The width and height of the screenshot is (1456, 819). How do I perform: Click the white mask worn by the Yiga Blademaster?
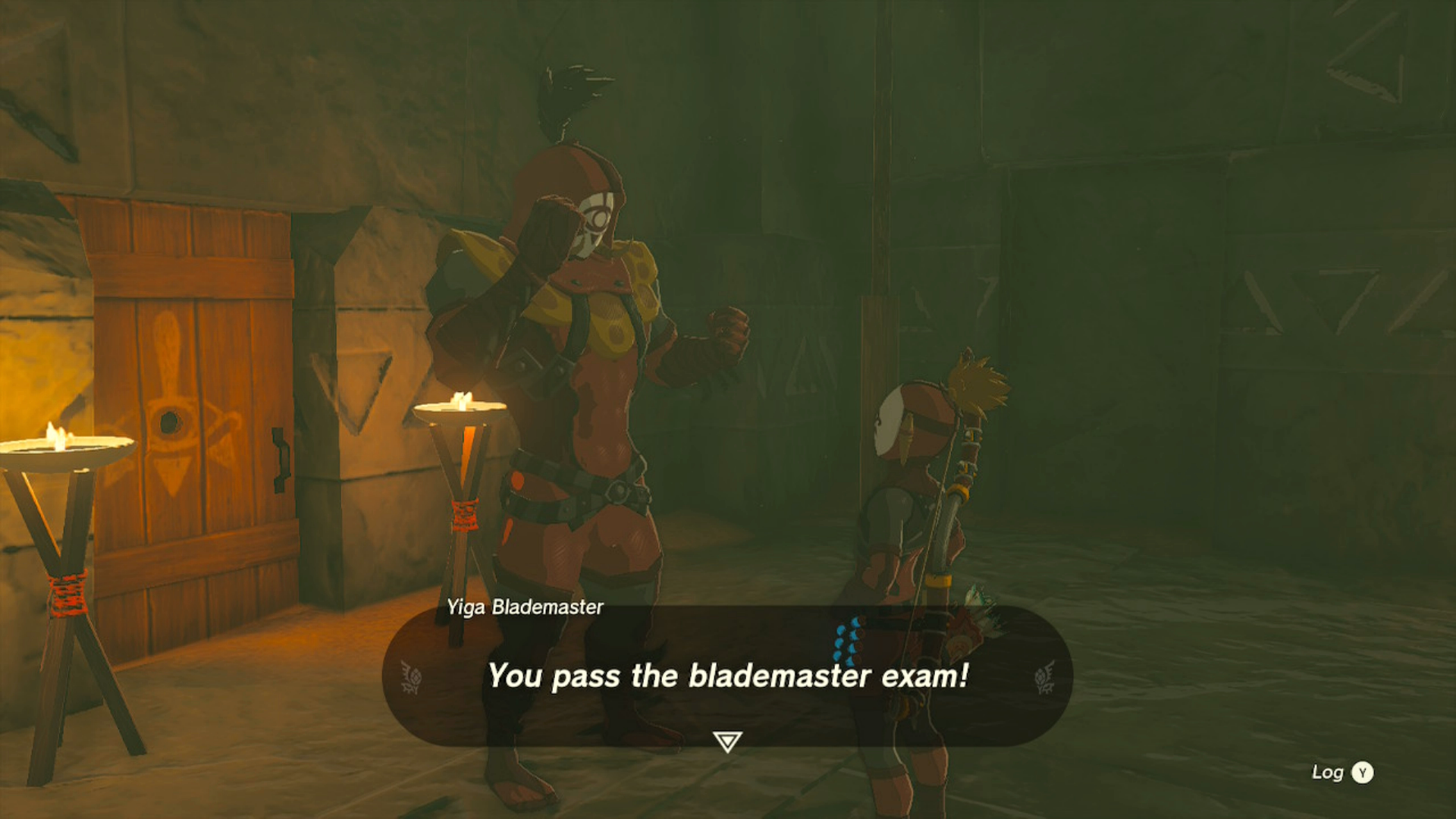tap(599, 220)
